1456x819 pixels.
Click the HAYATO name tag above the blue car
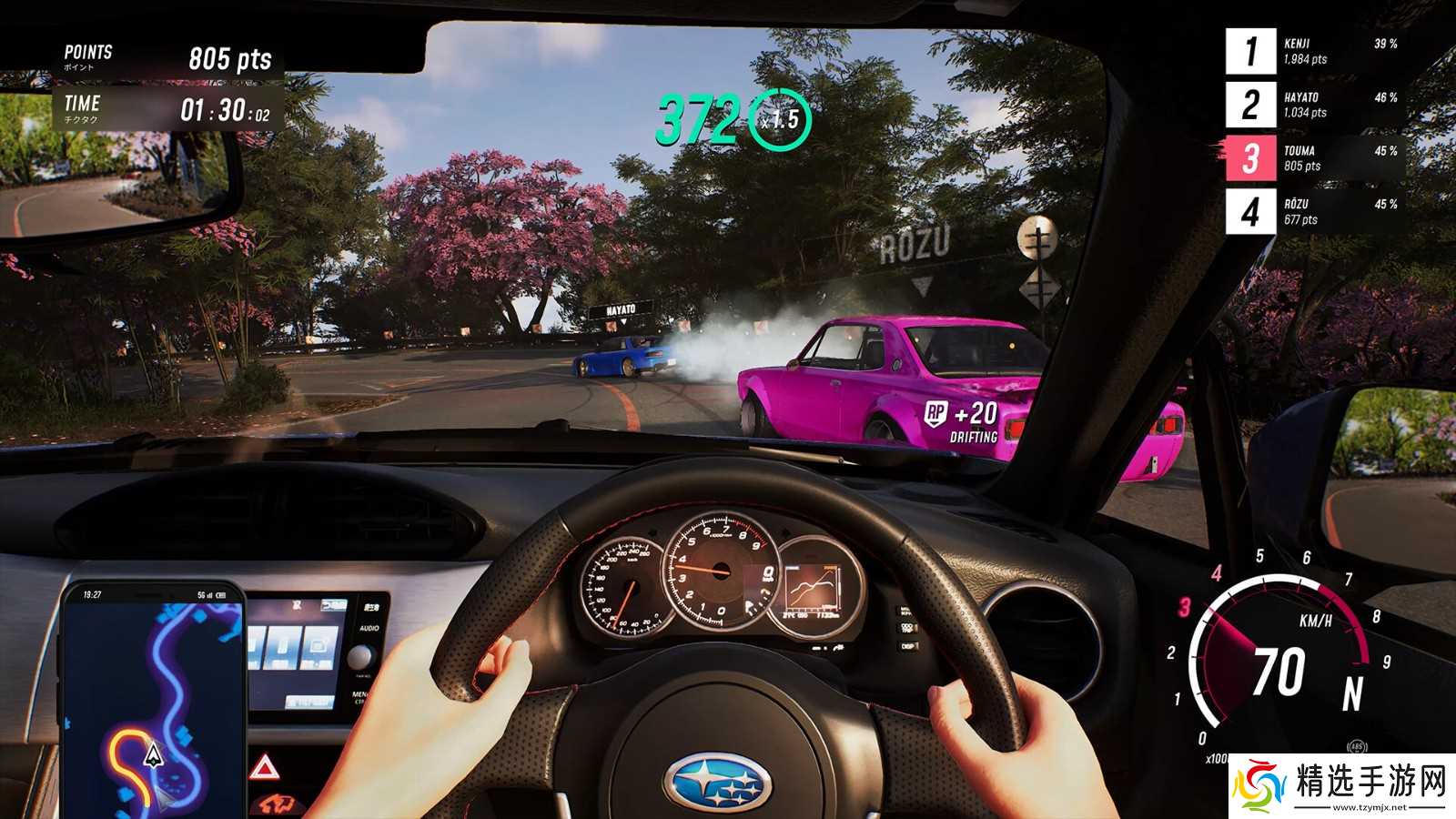(x=621, y=310)
